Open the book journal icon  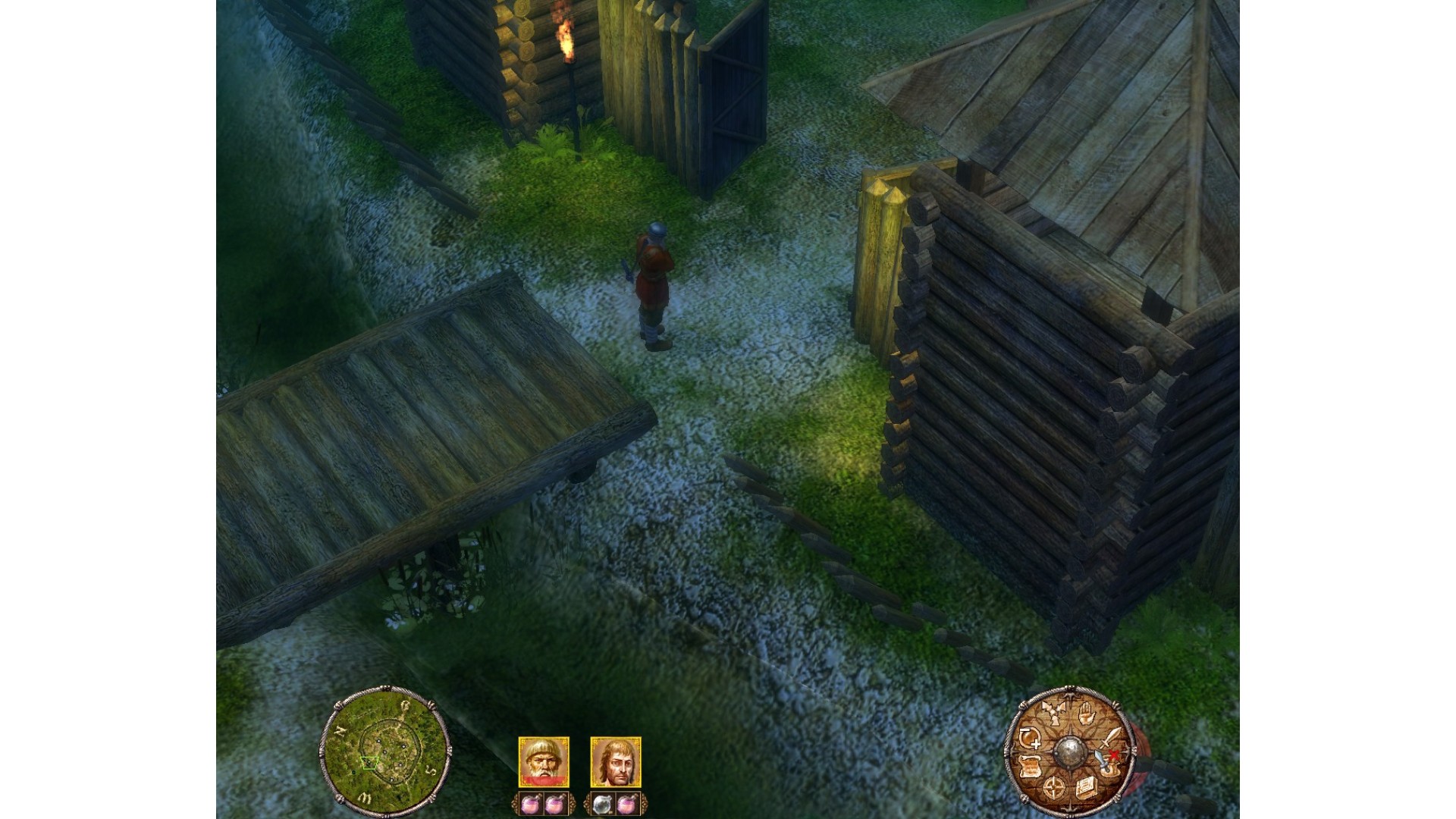coord(1084,786)
